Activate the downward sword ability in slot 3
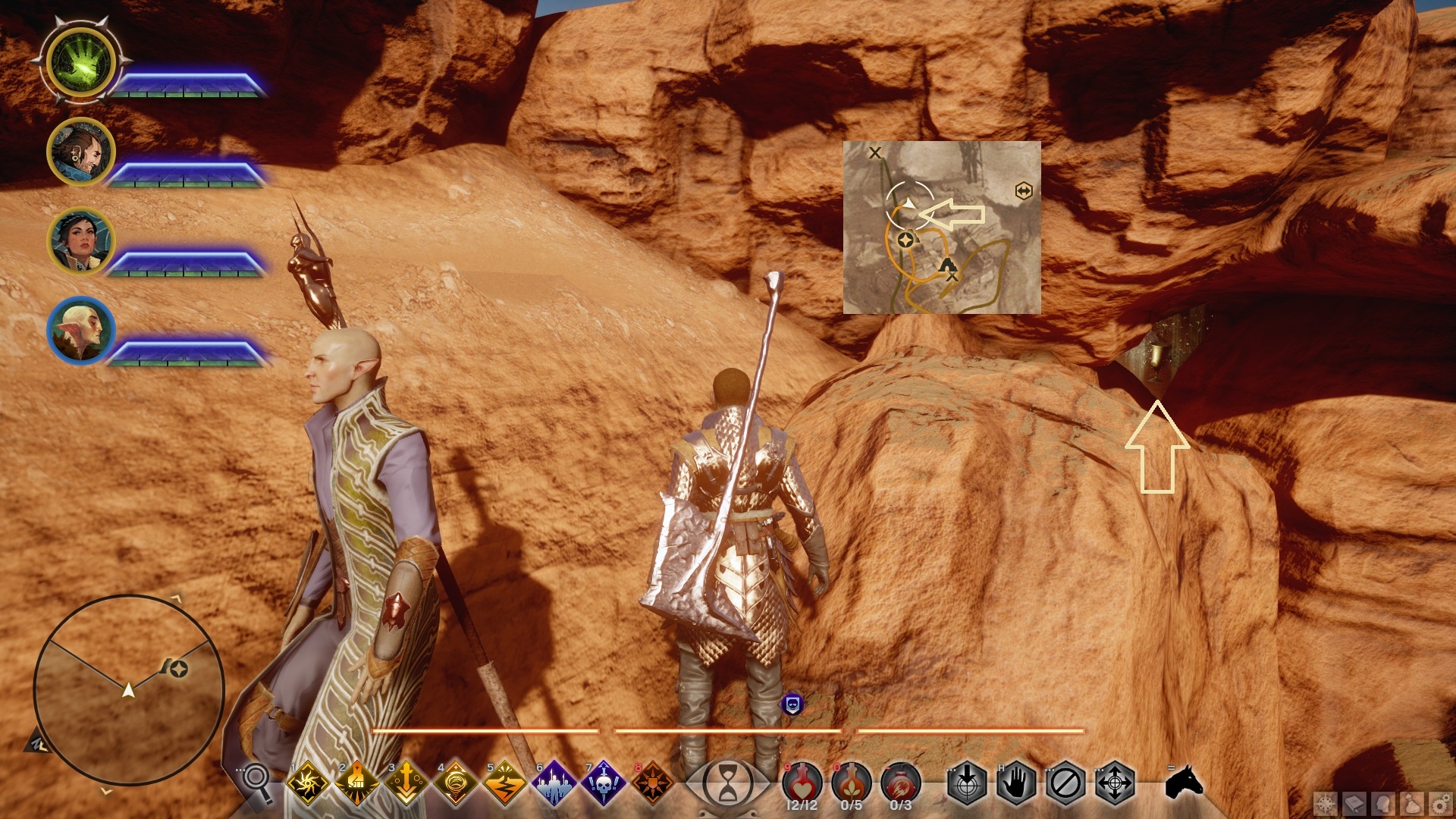The image size is (1456, 819). pyautogui.click(x=406, y=783)
